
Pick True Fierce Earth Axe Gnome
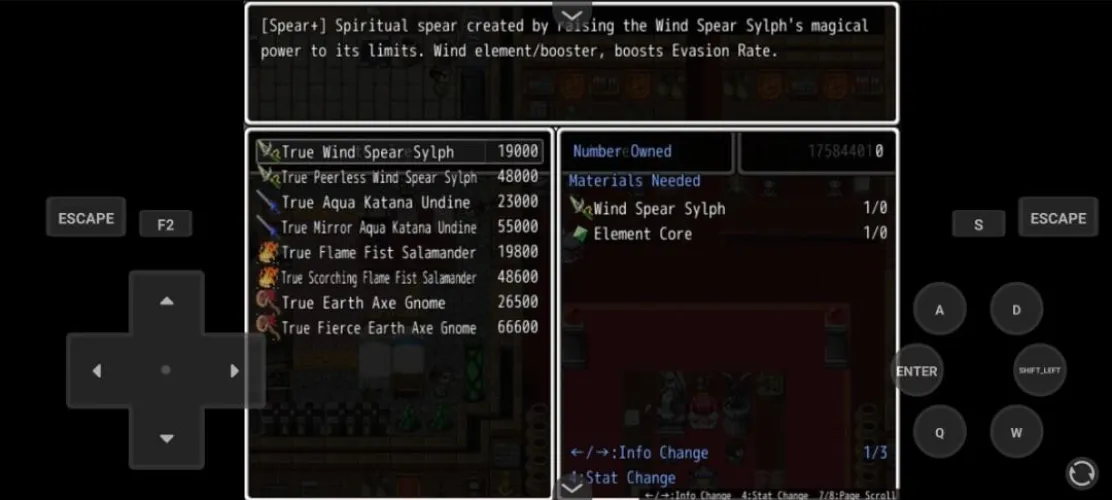click(x=400, y=327)
